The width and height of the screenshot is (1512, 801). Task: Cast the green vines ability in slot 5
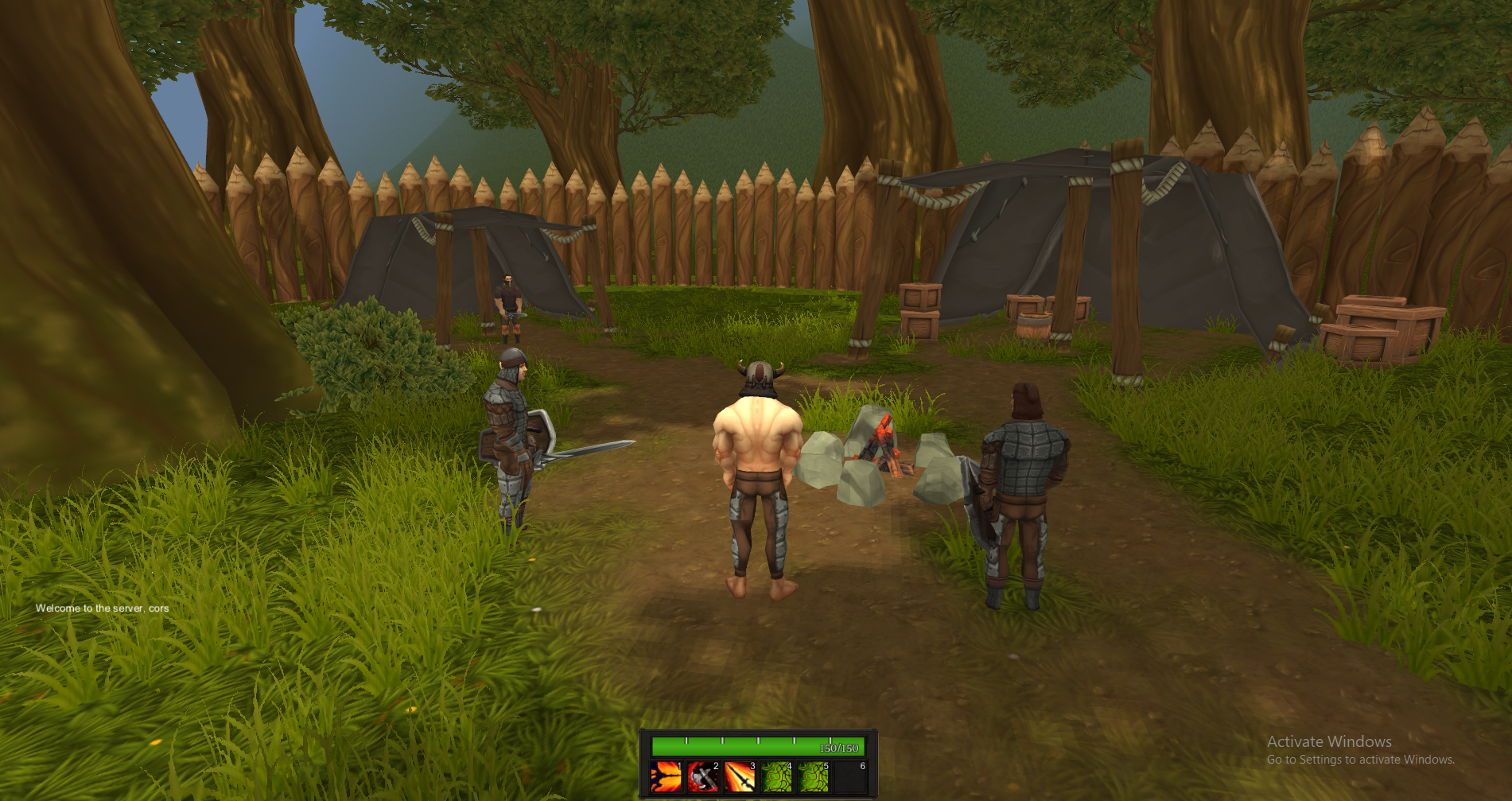pos(813,777)
